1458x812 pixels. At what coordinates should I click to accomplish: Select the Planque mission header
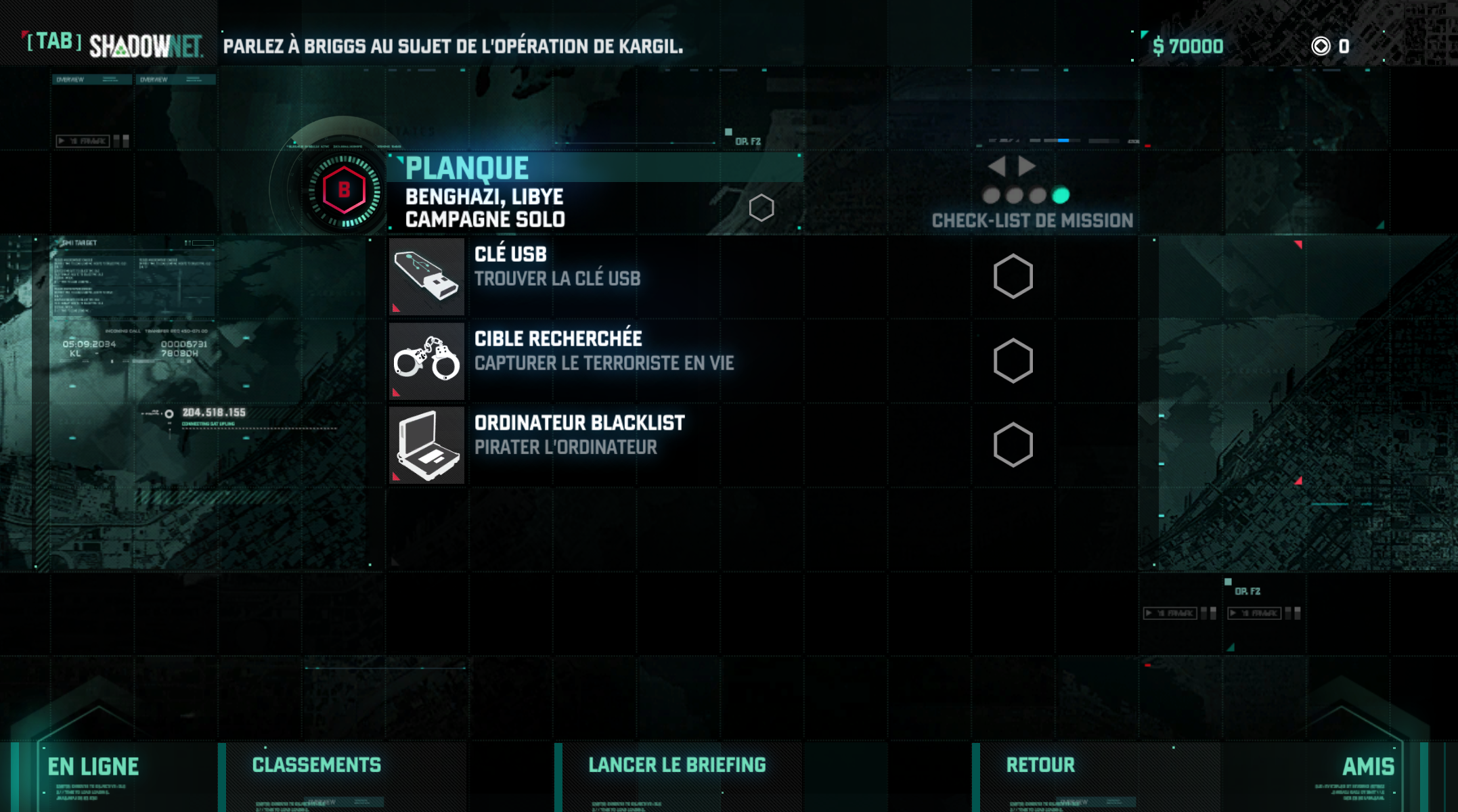[x=596, y=168]
